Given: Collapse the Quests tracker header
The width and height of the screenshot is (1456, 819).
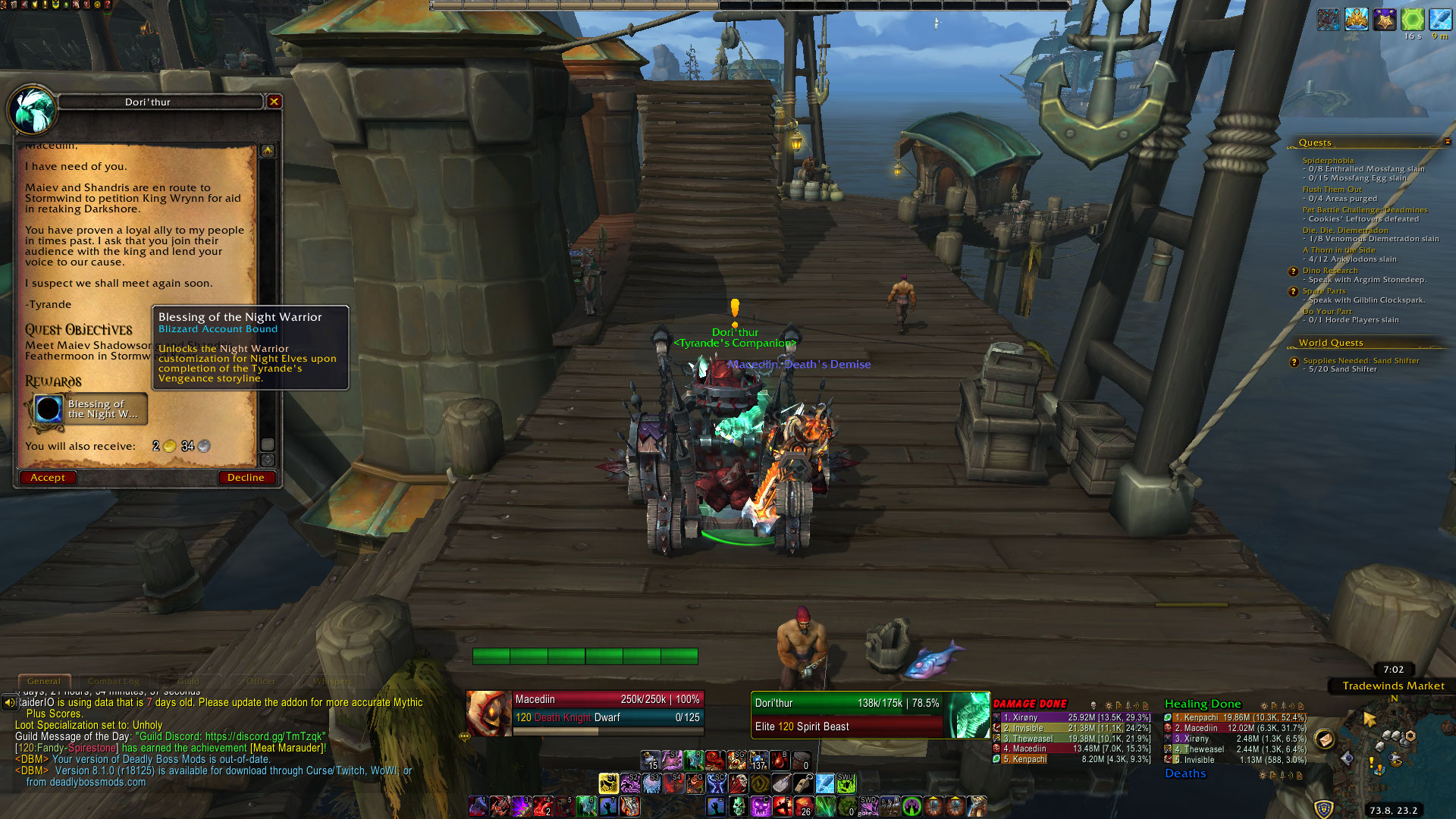Looking at the screenshot, I should pyautogui.click(x=1447, y=142).
